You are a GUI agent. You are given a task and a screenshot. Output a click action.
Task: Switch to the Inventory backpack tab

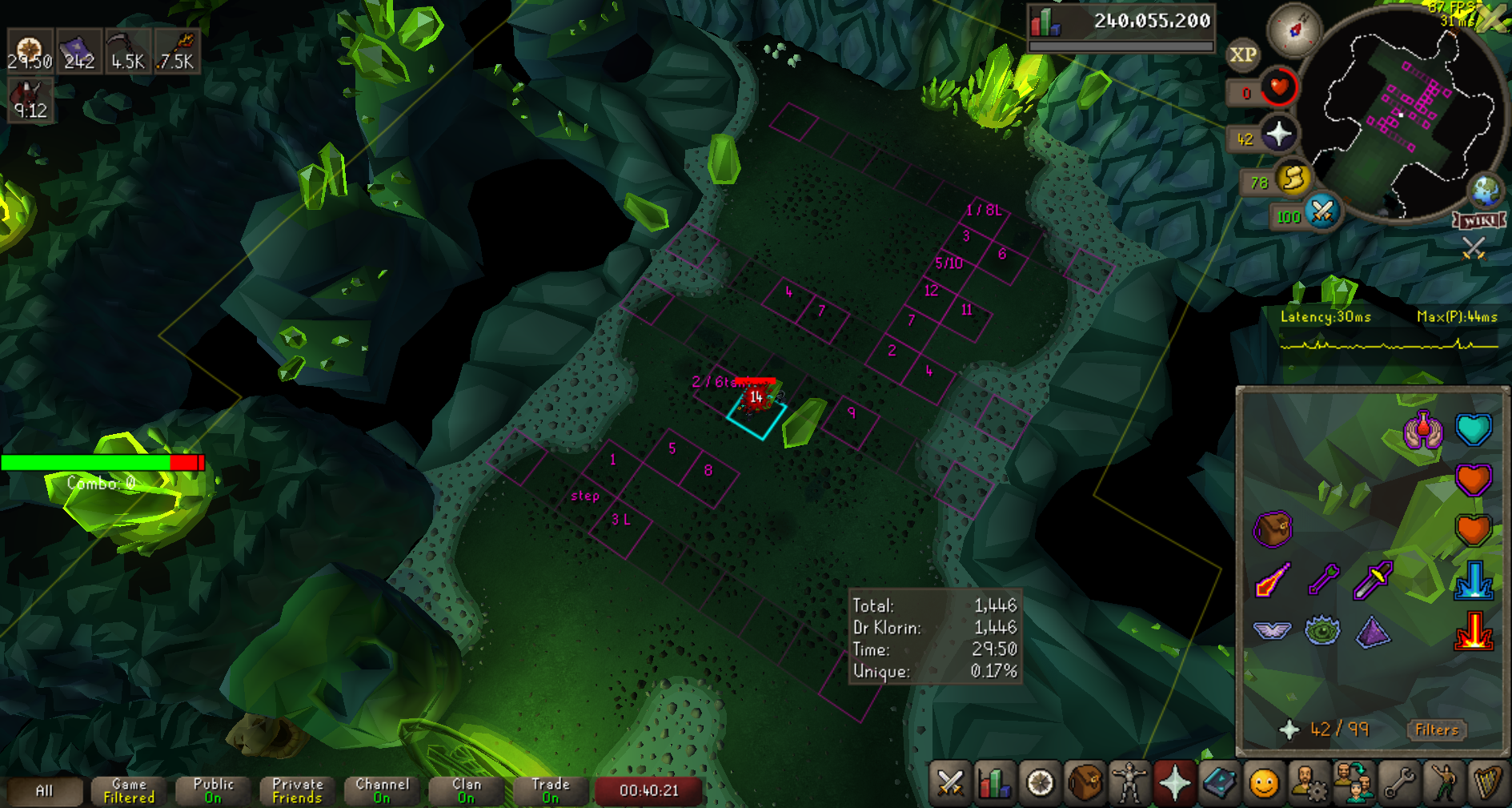point(1085,782)
